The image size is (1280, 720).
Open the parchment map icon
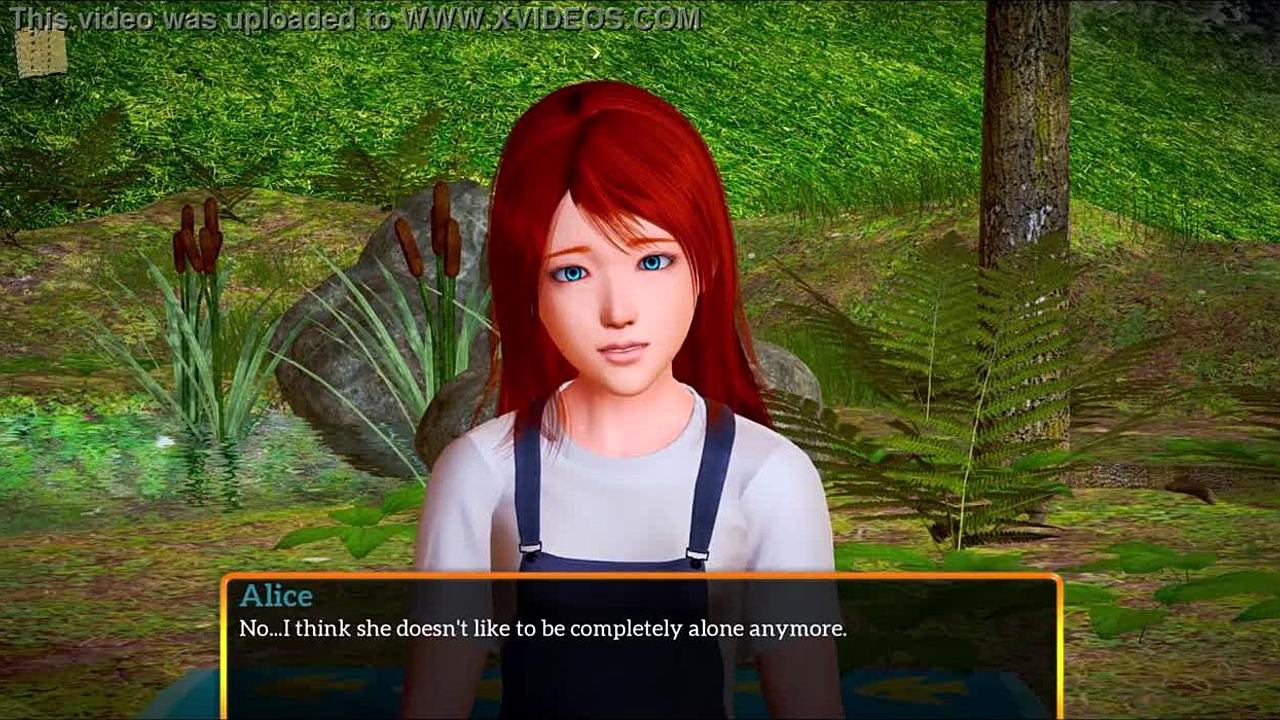click(41, 52)
